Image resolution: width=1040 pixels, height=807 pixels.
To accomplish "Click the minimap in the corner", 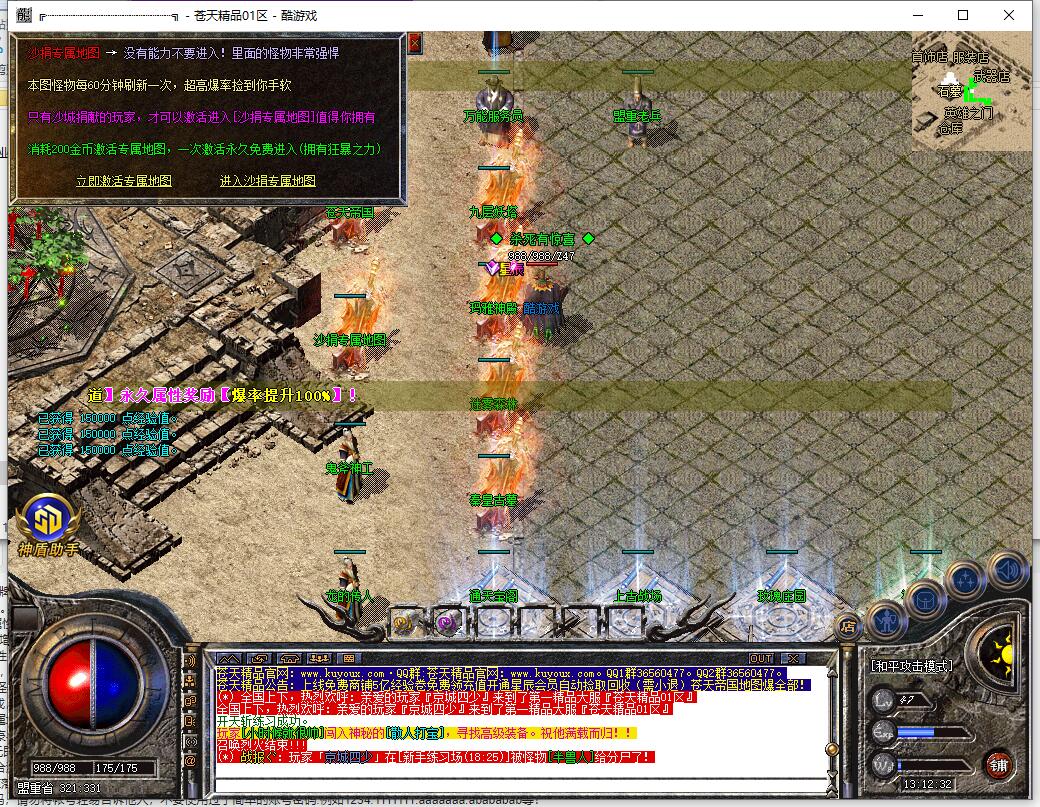I will [x=970, y=92].
